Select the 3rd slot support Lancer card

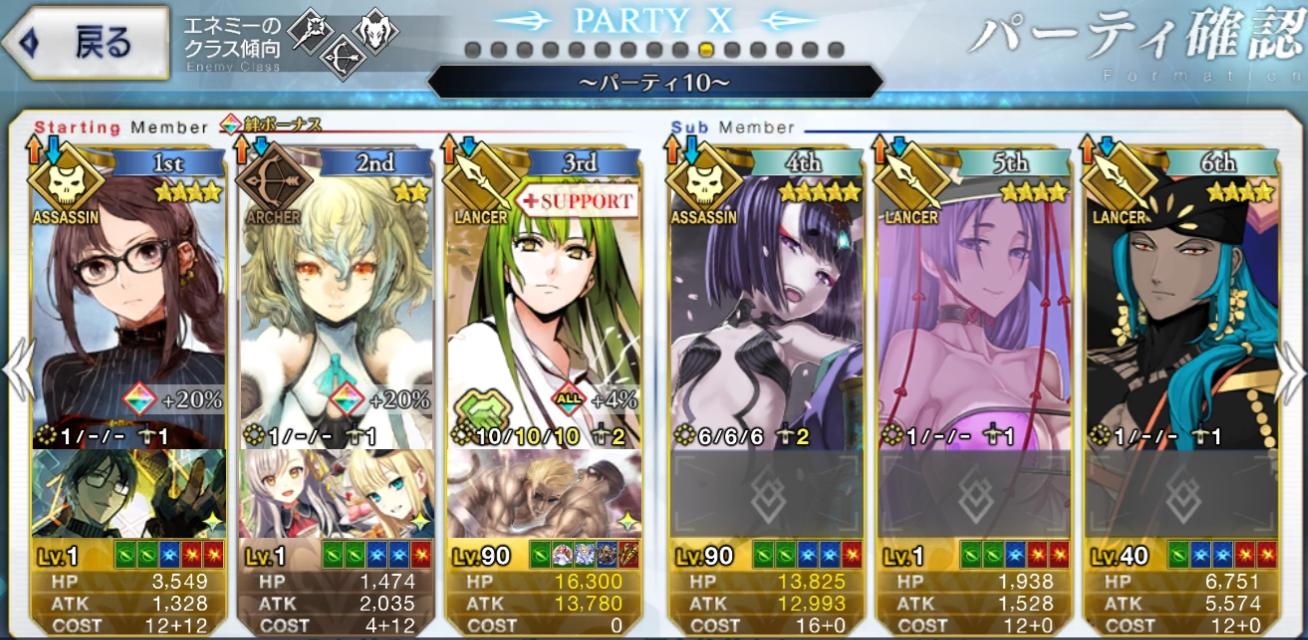544,300
